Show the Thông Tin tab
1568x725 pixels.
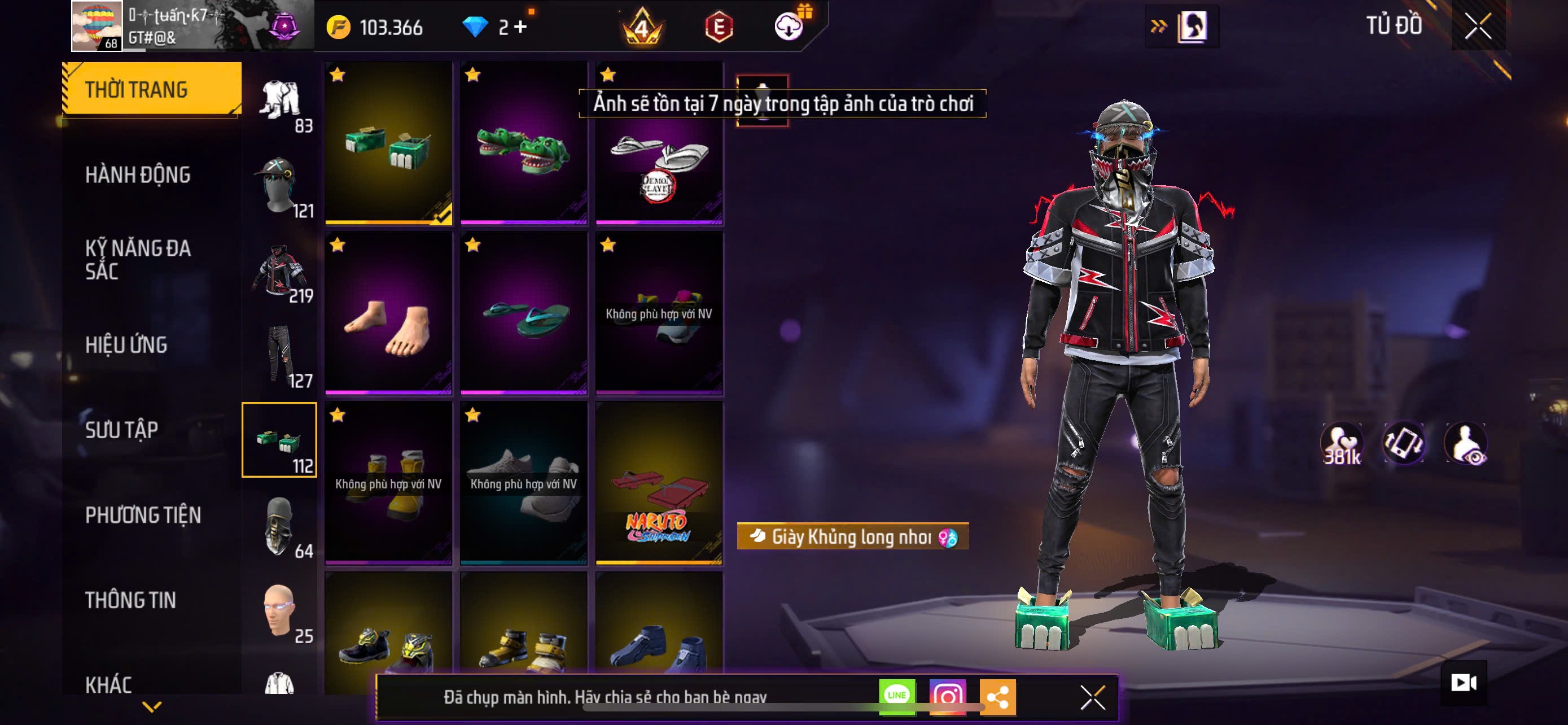[x=131, y=600]
